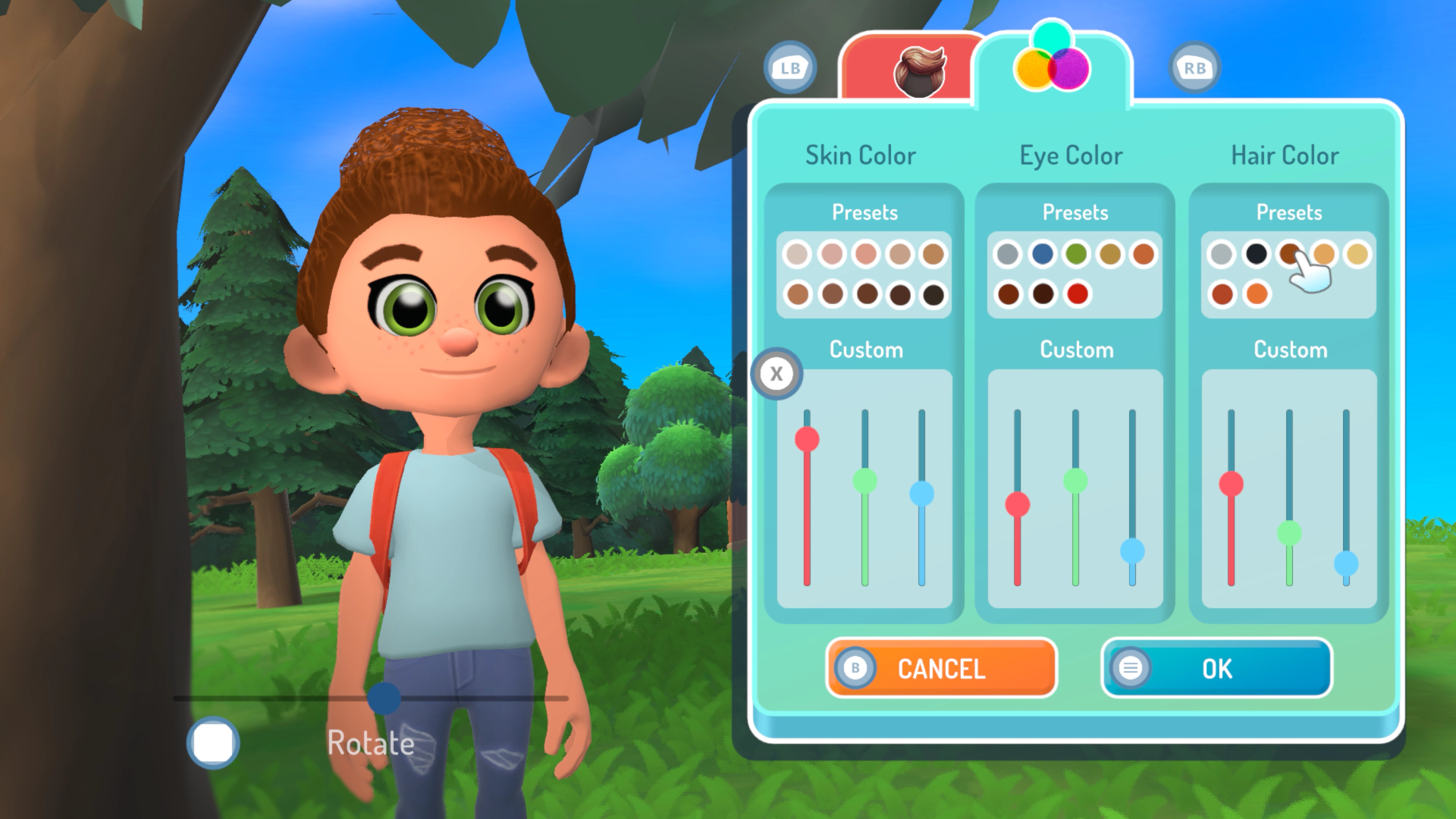Pick the gray hair color preset

pyautogui.click(x=1221, y=254)
